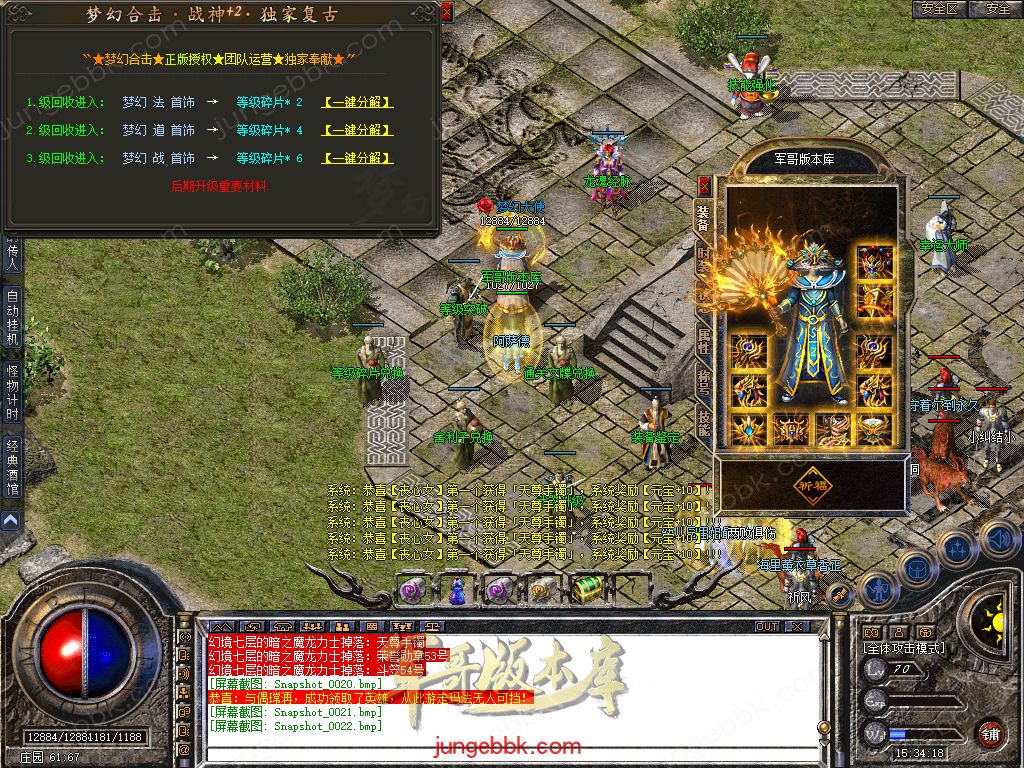Image resolution: width=1024 pixels, height=768 pixels.
Task: Click 一键分解 for 梦幻 道 首饰 row
Action: click(x=357, y=130)
